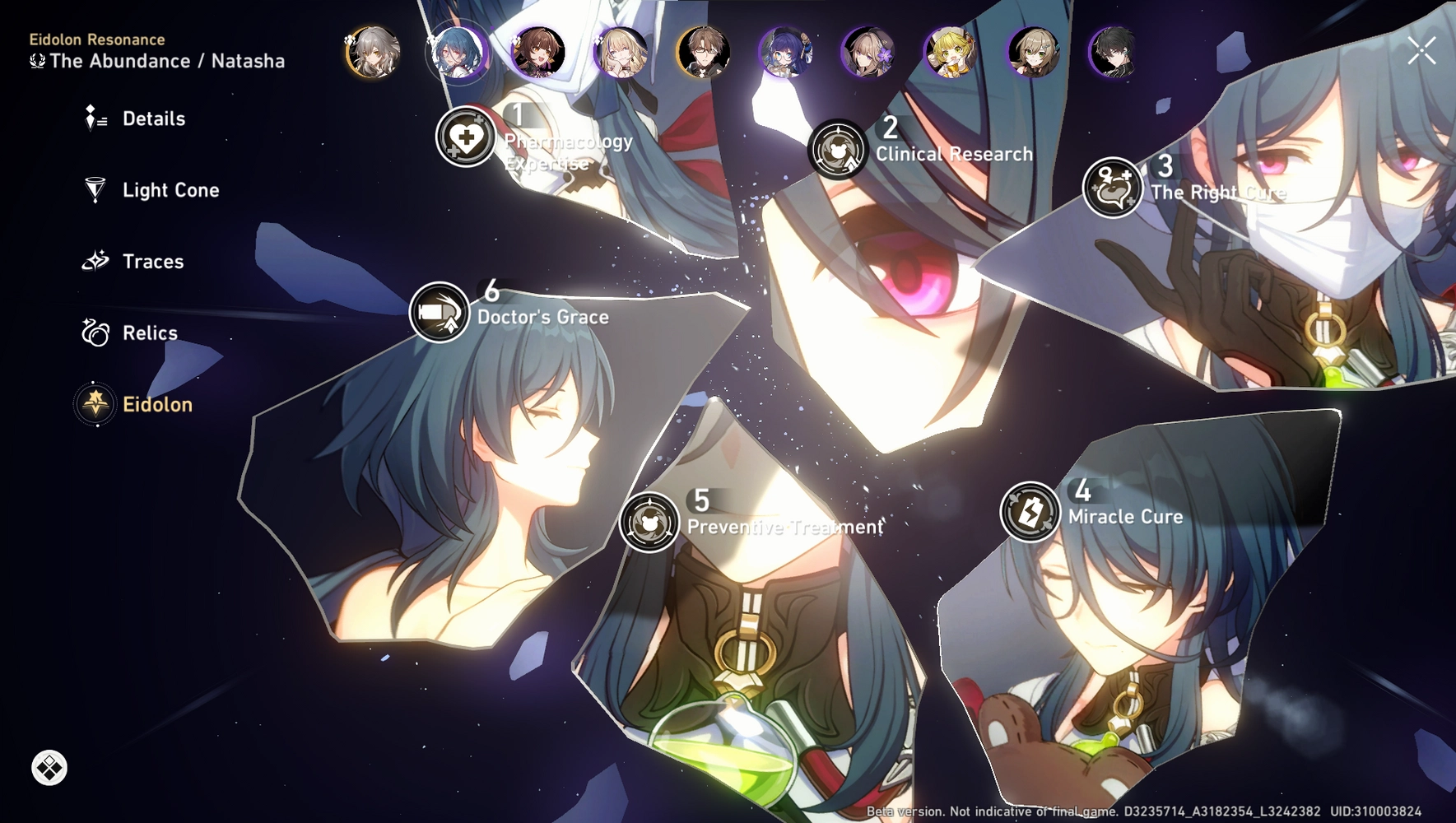1456x823 pixels.
Task: Open the Light Cone section
Action: (x=170, y=190)
